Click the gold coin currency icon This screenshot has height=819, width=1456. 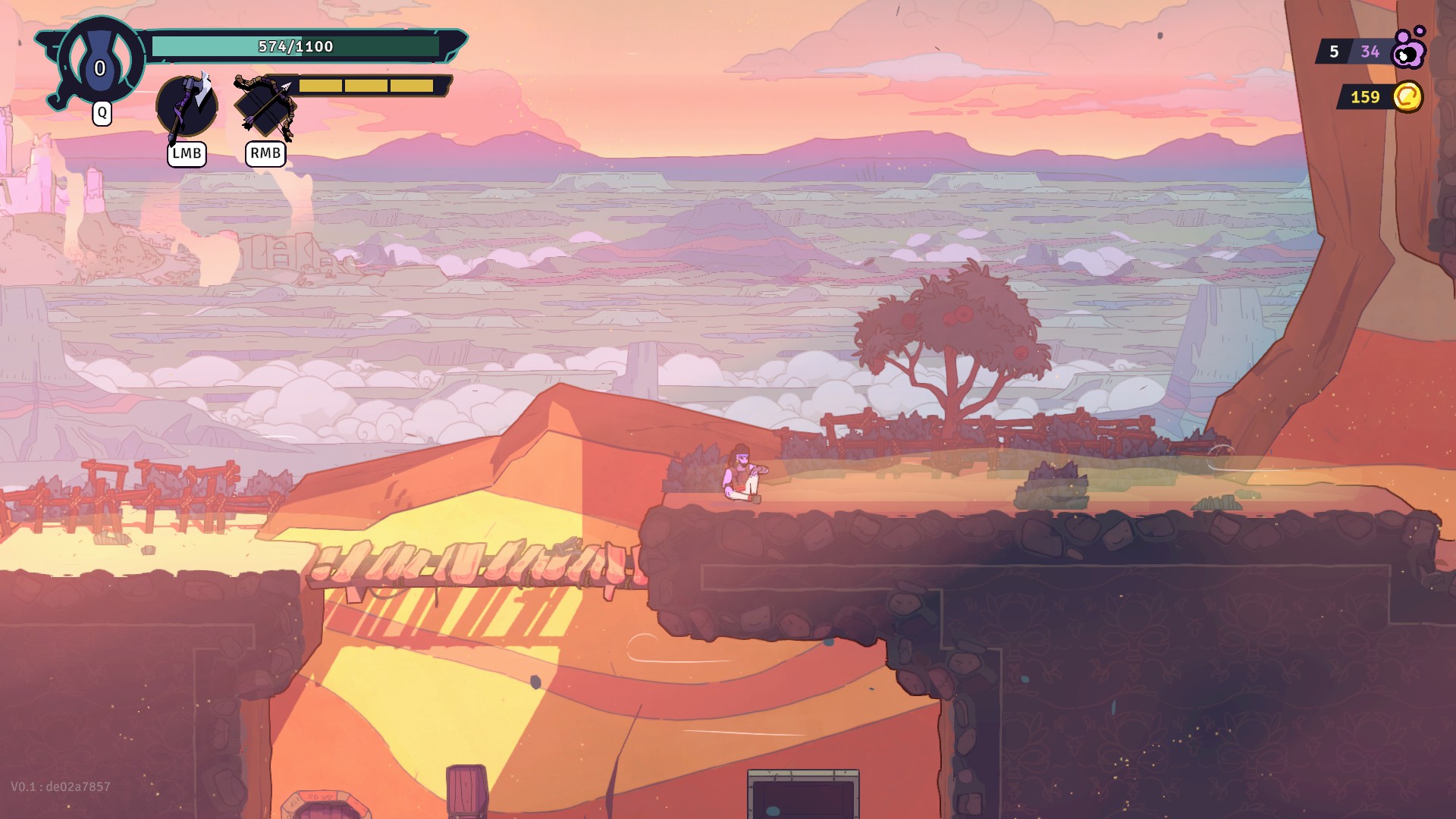(1407, 97)
